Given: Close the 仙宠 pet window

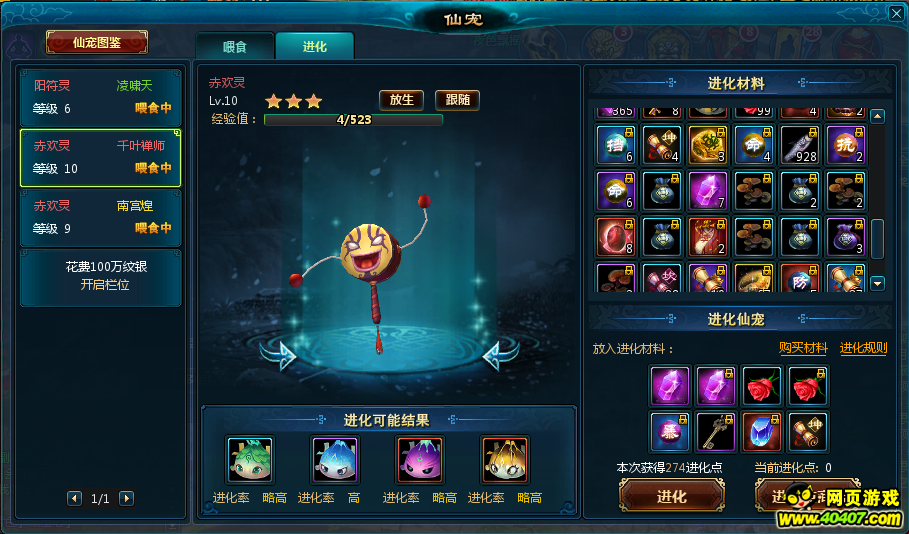Looking at the screenshot, I should [896, 13].
